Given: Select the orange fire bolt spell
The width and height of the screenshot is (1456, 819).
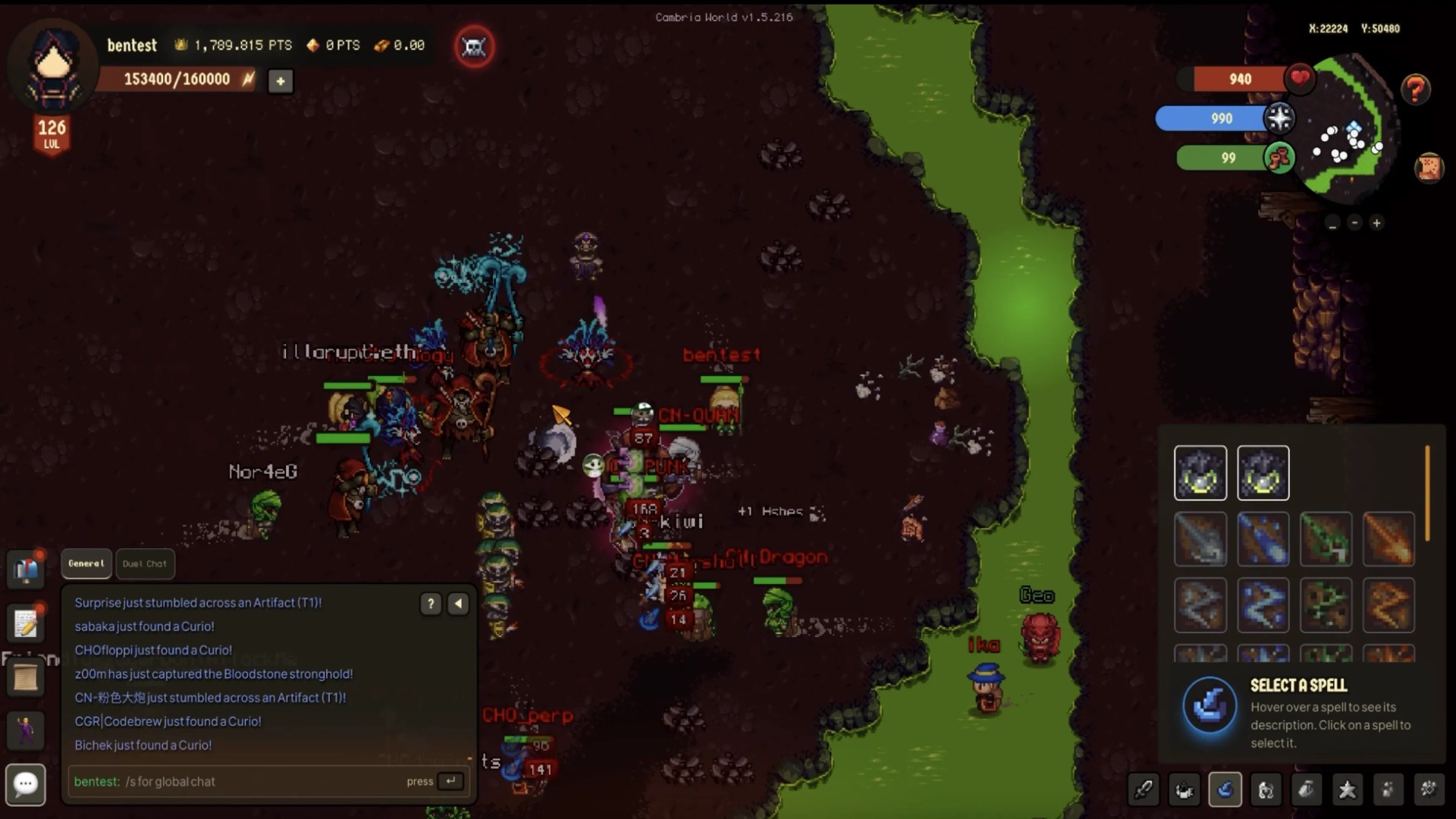Looking at the screenshot, I should tap(1389, 539).
